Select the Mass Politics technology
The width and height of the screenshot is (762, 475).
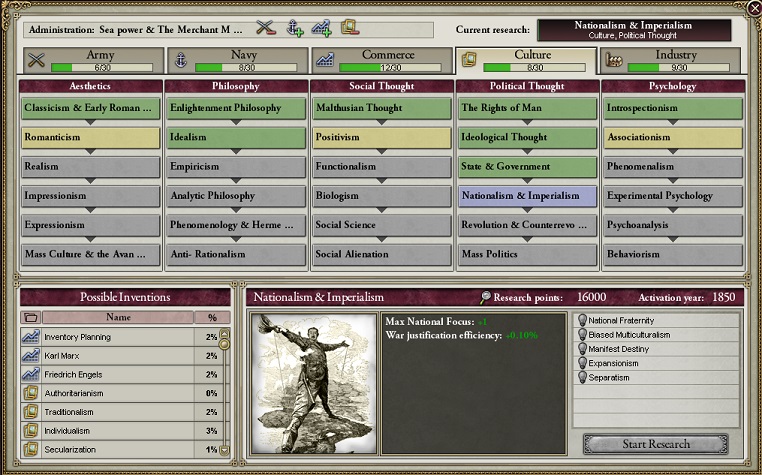pyautogui.click(x=527, y=254)
